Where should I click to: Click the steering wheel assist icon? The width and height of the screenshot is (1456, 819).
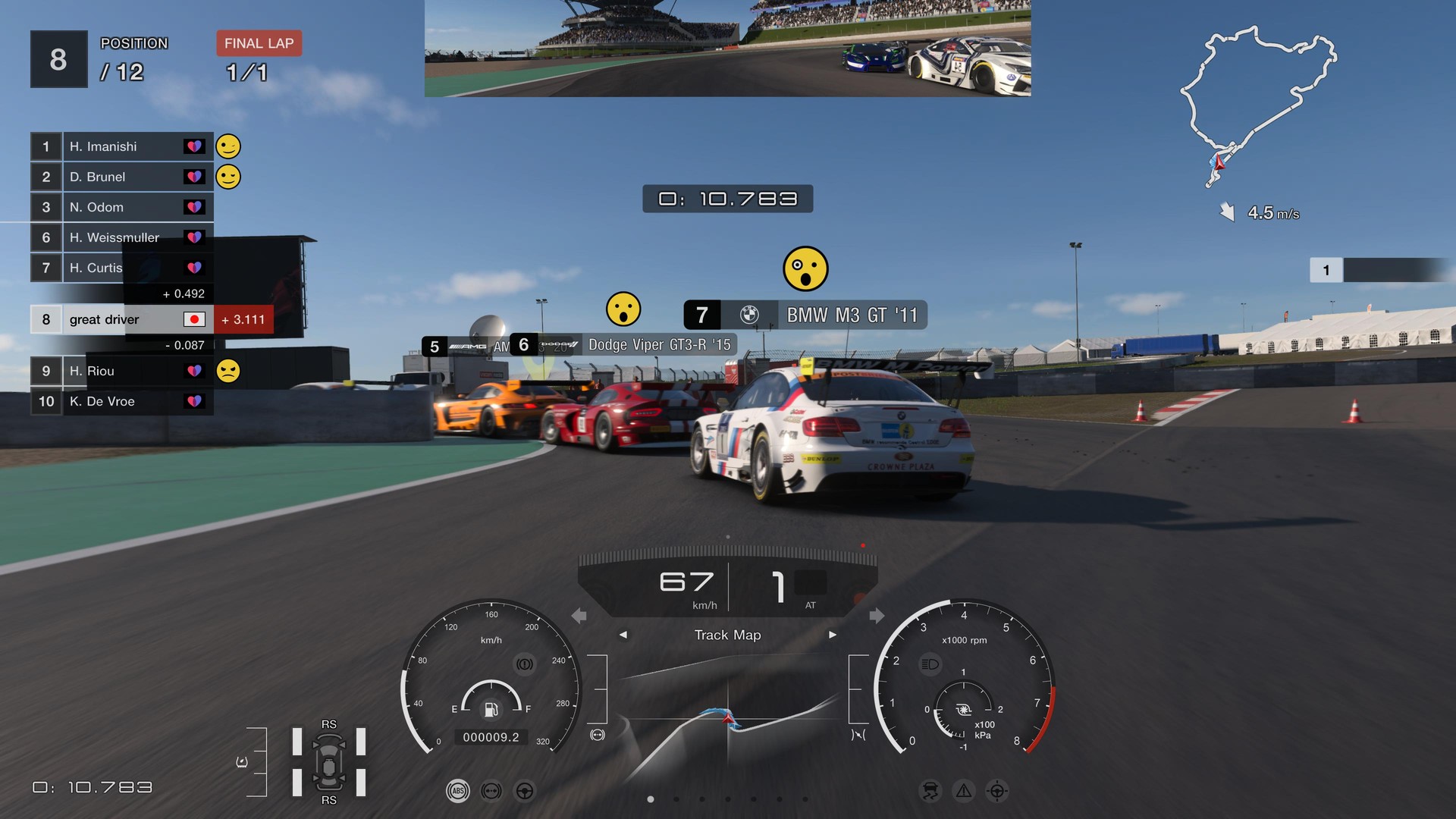524,791
